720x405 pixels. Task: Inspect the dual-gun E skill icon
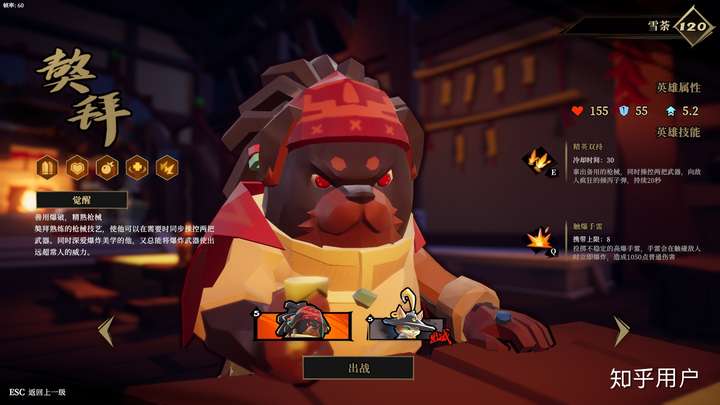click(x=537, y=160)
